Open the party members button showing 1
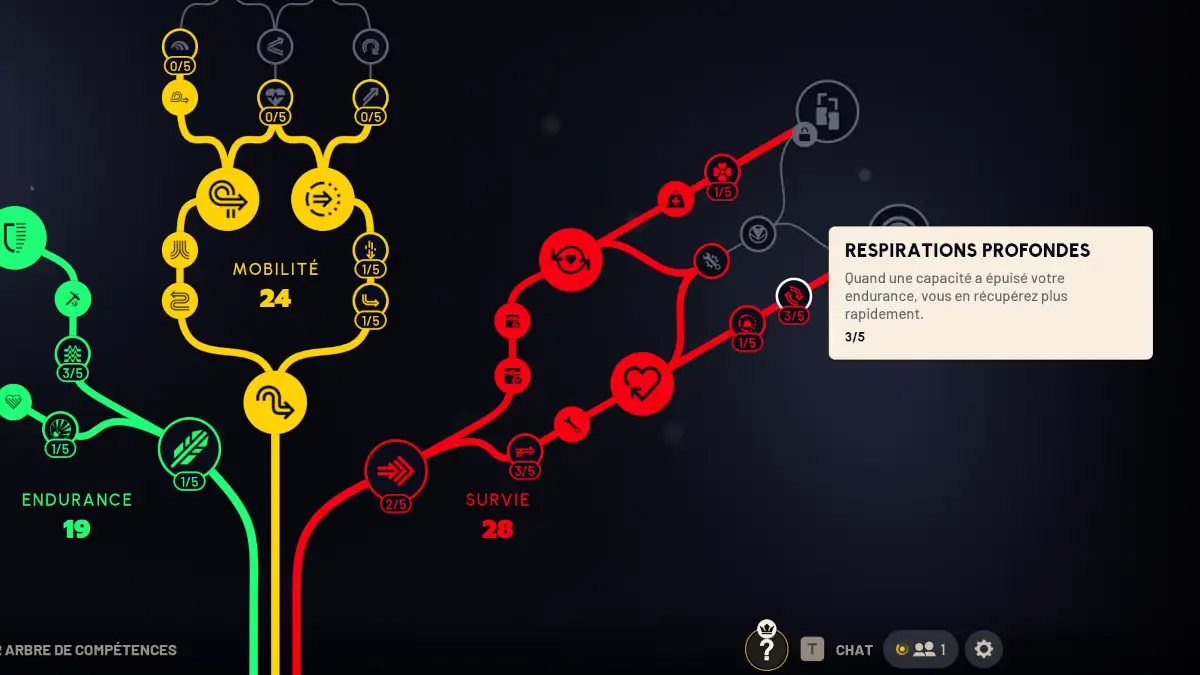This screenshot has width=1200, height=675. click(920, 649)
